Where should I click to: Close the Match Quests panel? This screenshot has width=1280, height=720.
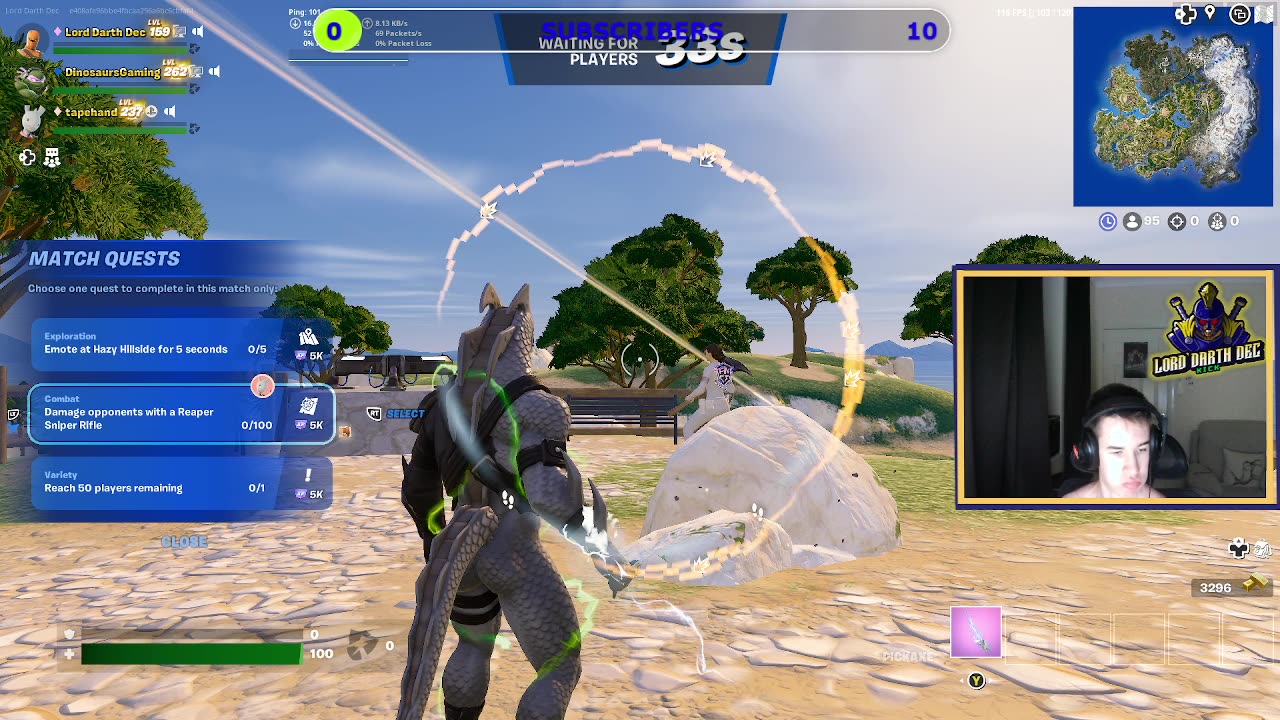point(184,541)
